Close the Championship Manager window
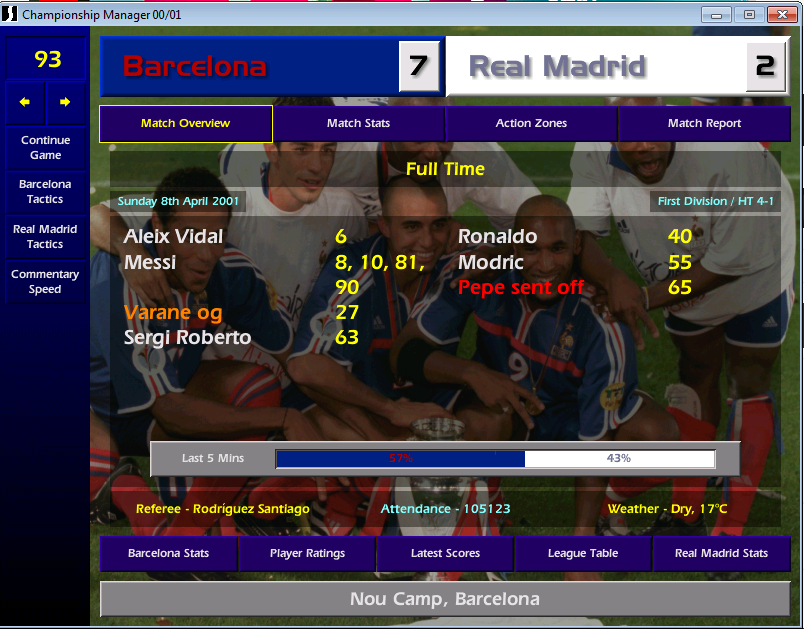 click(780, 14)
